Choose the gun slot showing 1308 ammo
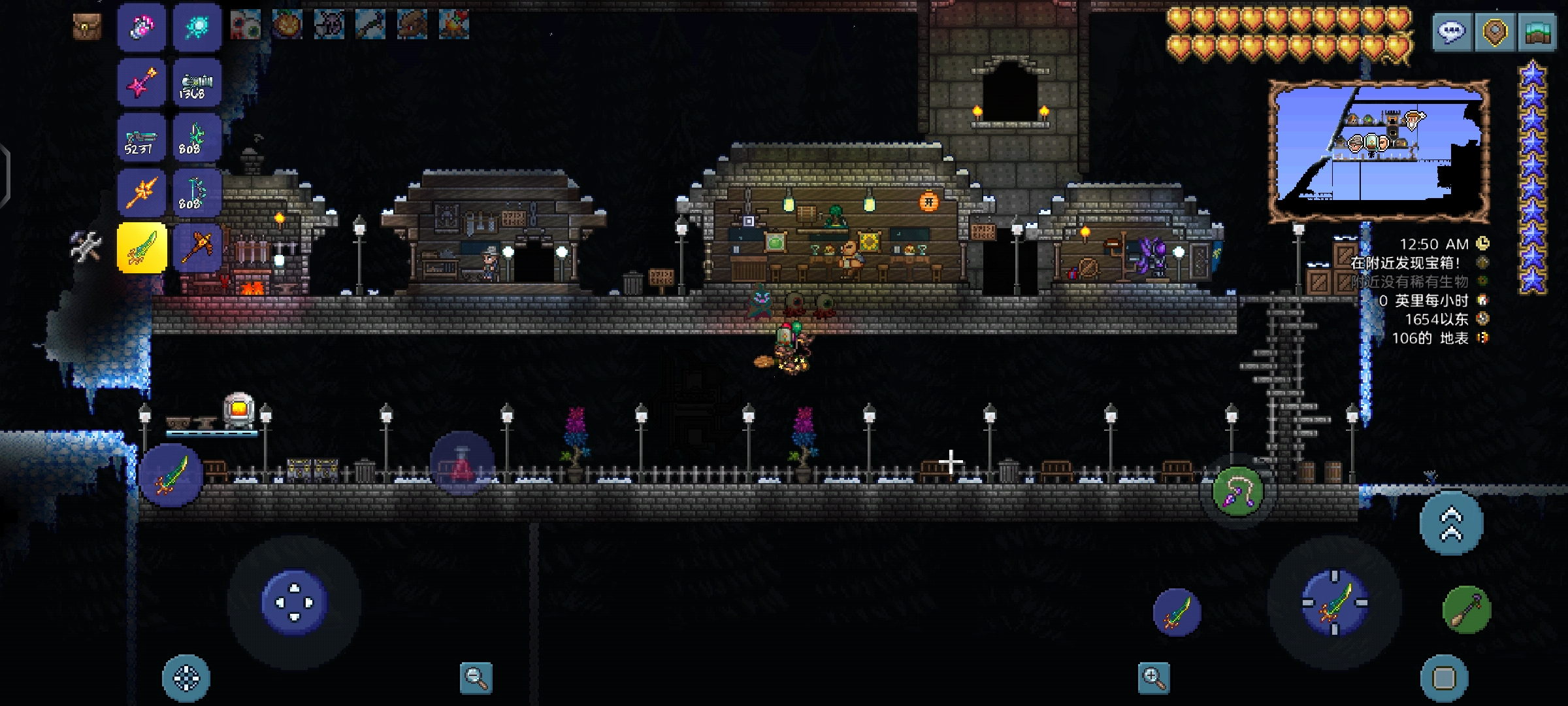The height and width of the screenshot is (706, 1568). [x=197, y=83]
